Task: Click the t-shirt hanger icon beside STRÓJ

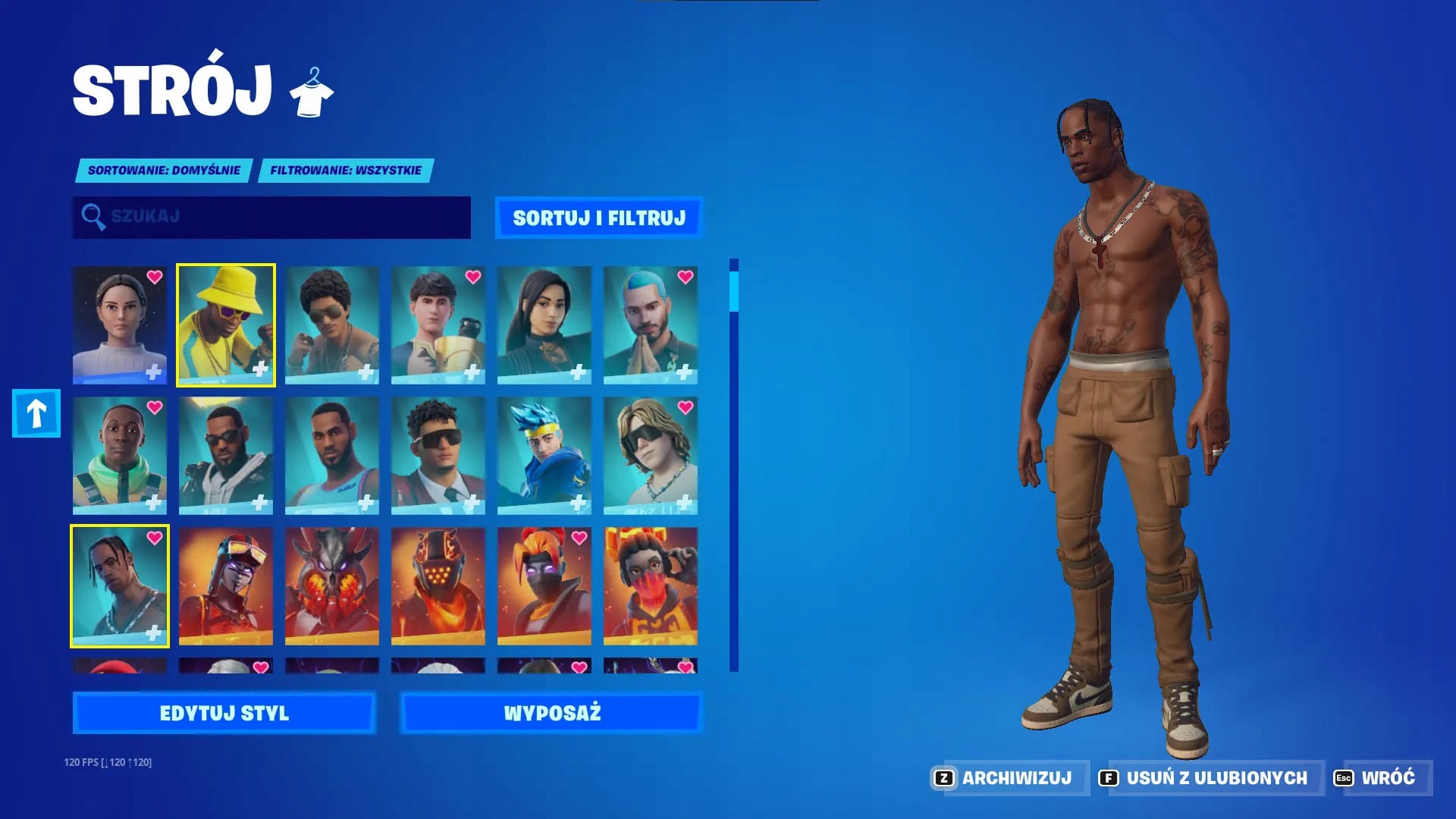Action: [312, 91]
